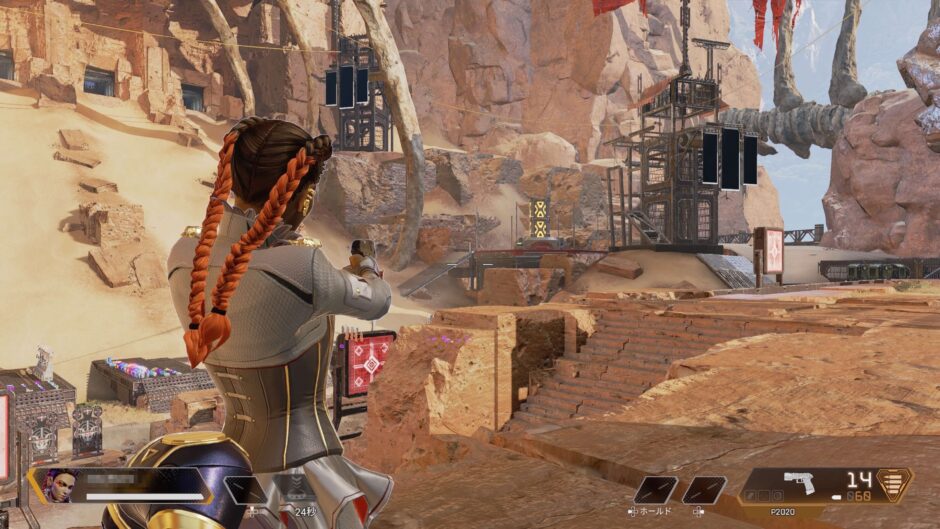940x529 pixels.
Task: Click the light ammo type badge
Action: click(894, 484)
